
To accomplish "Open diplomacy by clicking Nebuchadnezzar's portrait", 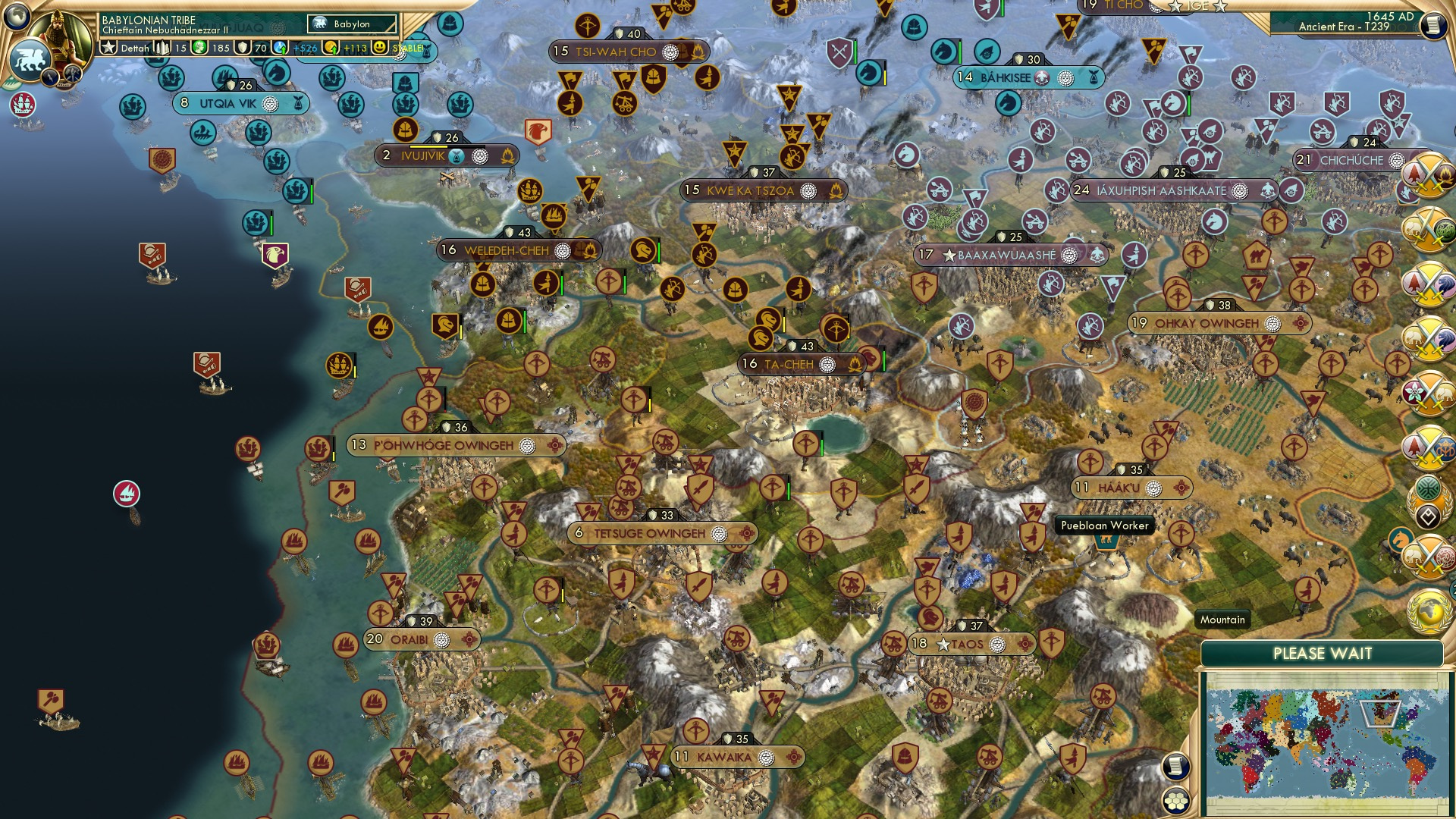I will coord(61,38).
